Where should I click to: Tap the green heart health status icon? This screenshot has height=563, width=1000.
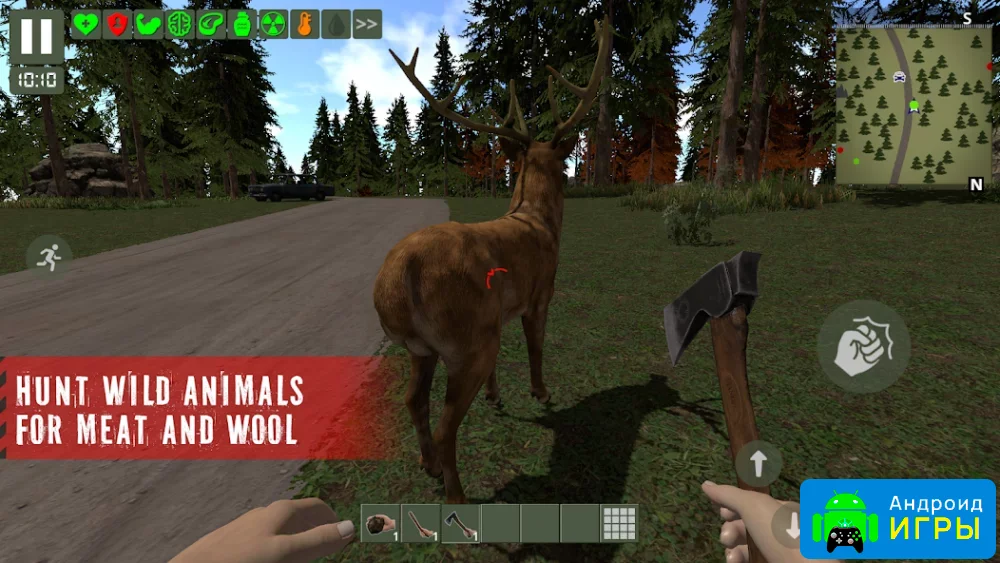coord(86,24)
